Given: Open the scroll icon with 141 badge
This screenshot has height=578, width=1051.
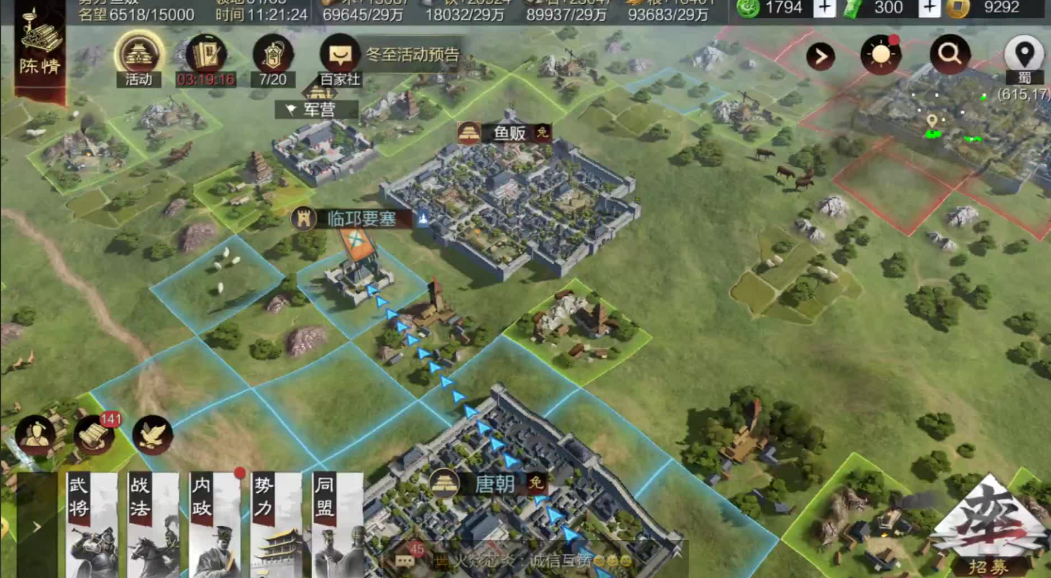Looking at the screenshot, I should 94,434.
